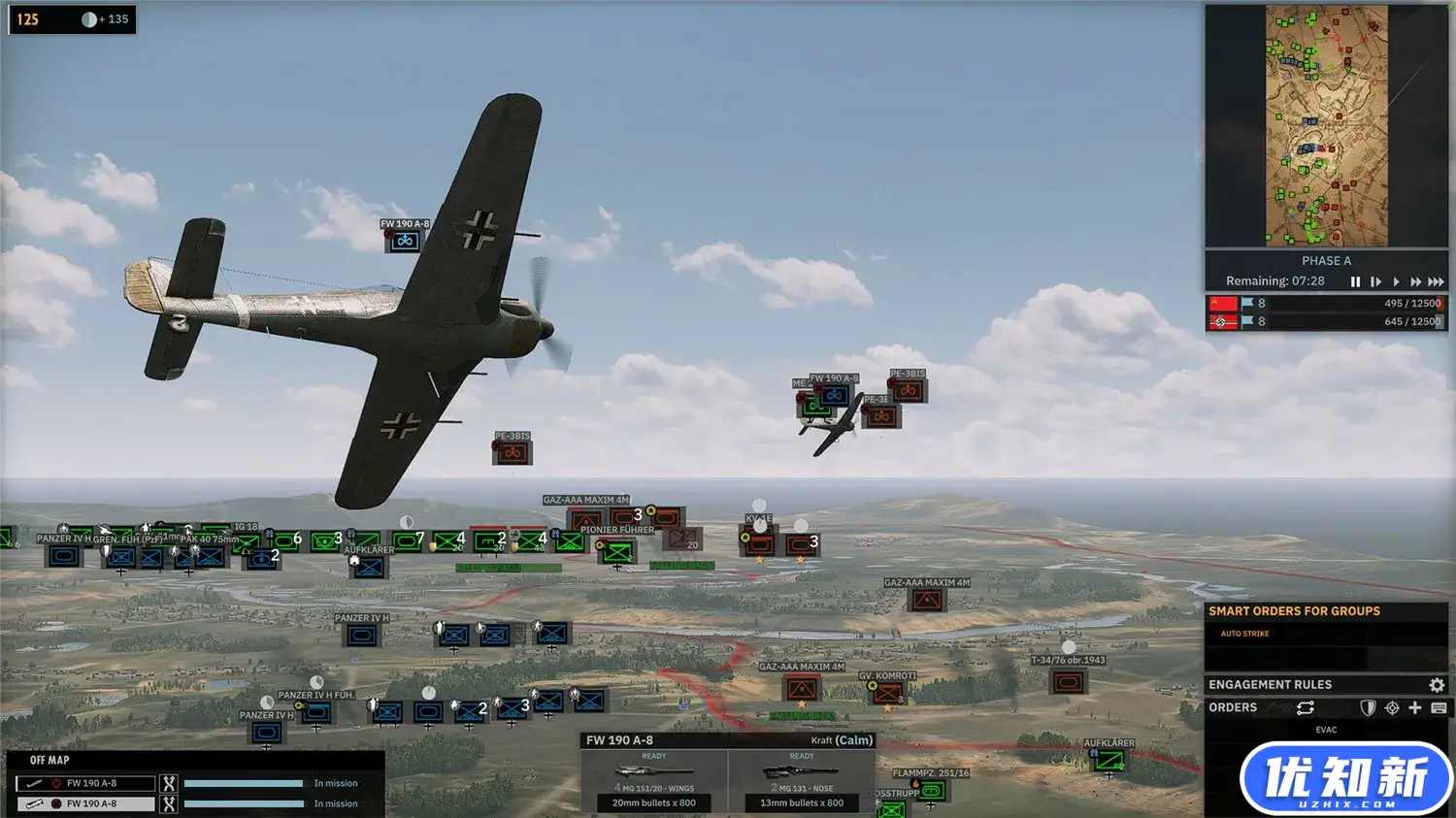Activate the AUTO STRIKE smart order
The image size is (1456, 818).
[x=1244, y=633]
